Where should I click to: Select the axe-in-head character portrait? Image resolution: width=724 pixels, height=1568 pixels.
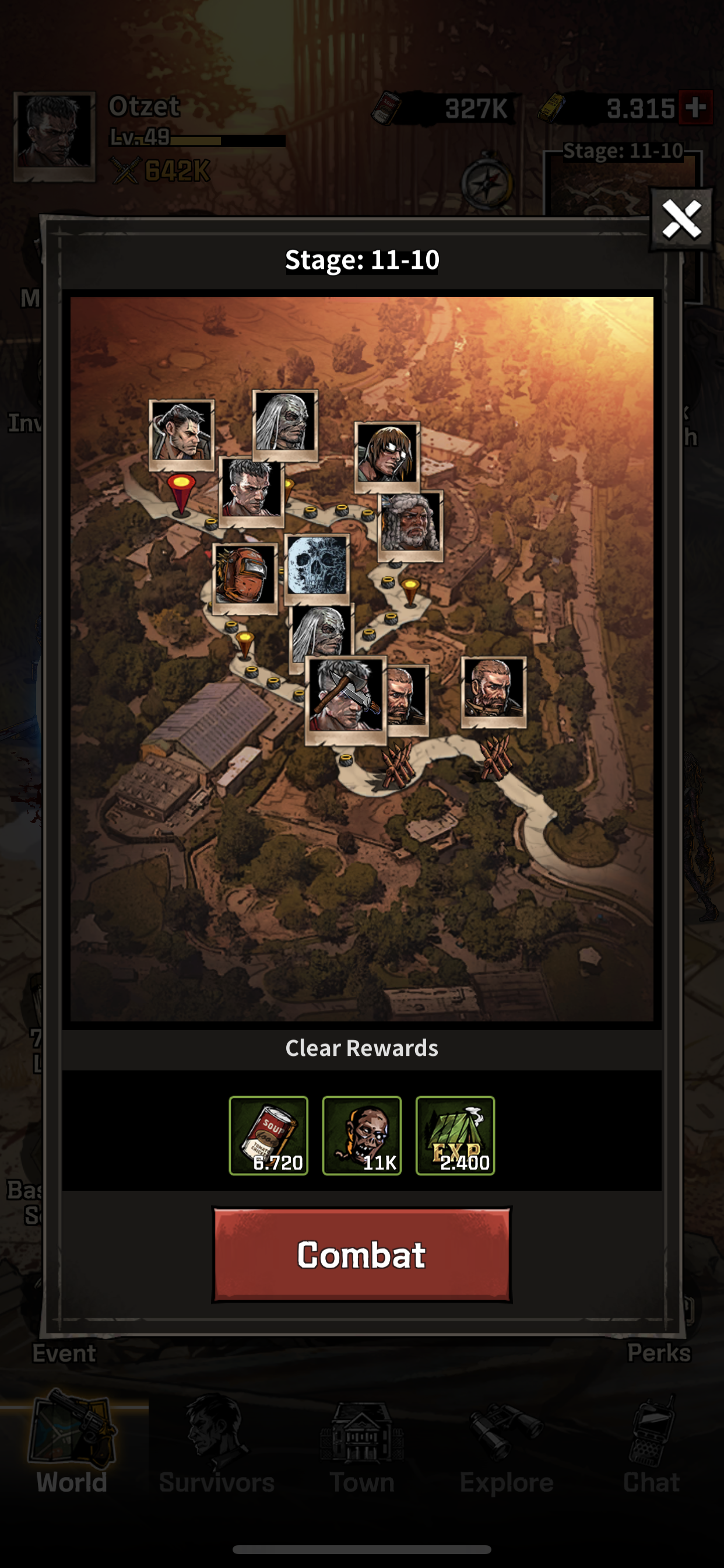coord(346,698)
